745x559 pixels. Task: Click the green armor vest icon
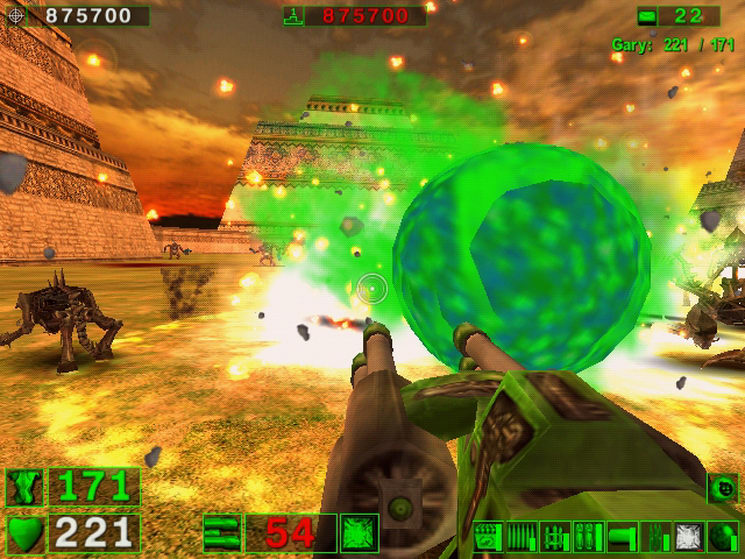tap(24, 487)
